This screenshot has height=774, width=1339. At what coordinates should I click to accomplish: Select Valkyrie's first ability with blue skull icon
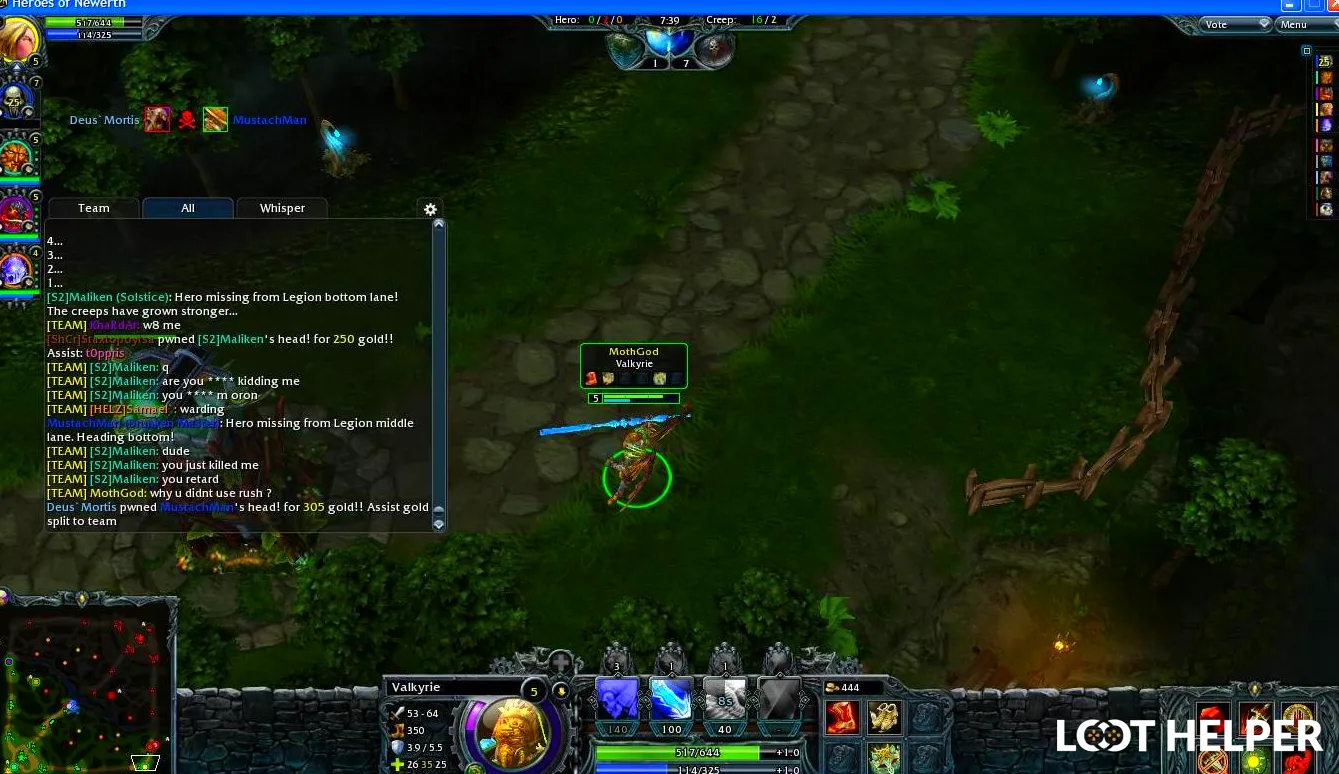[x=615, y=700]
